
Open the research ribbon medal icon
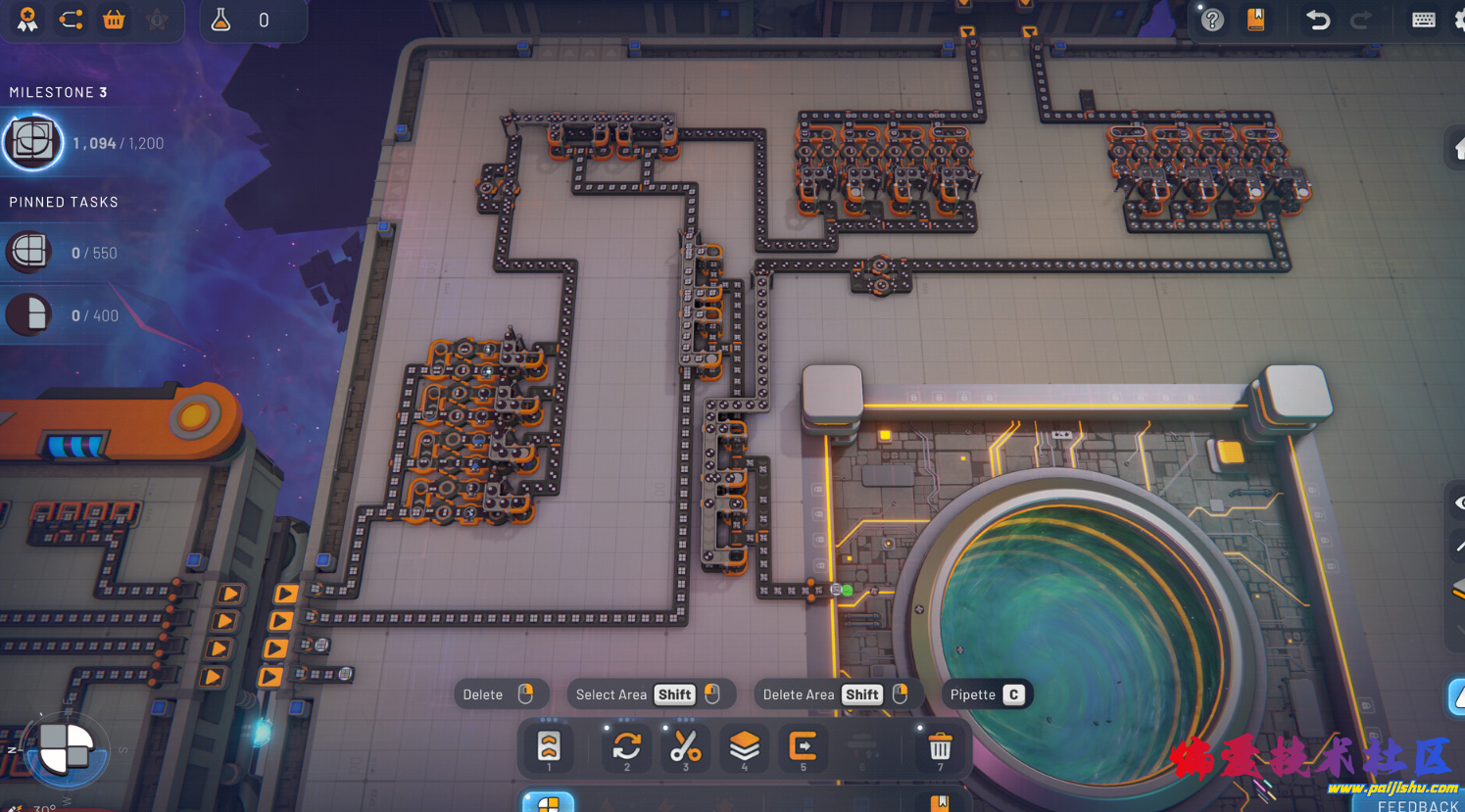coord(27,20)
